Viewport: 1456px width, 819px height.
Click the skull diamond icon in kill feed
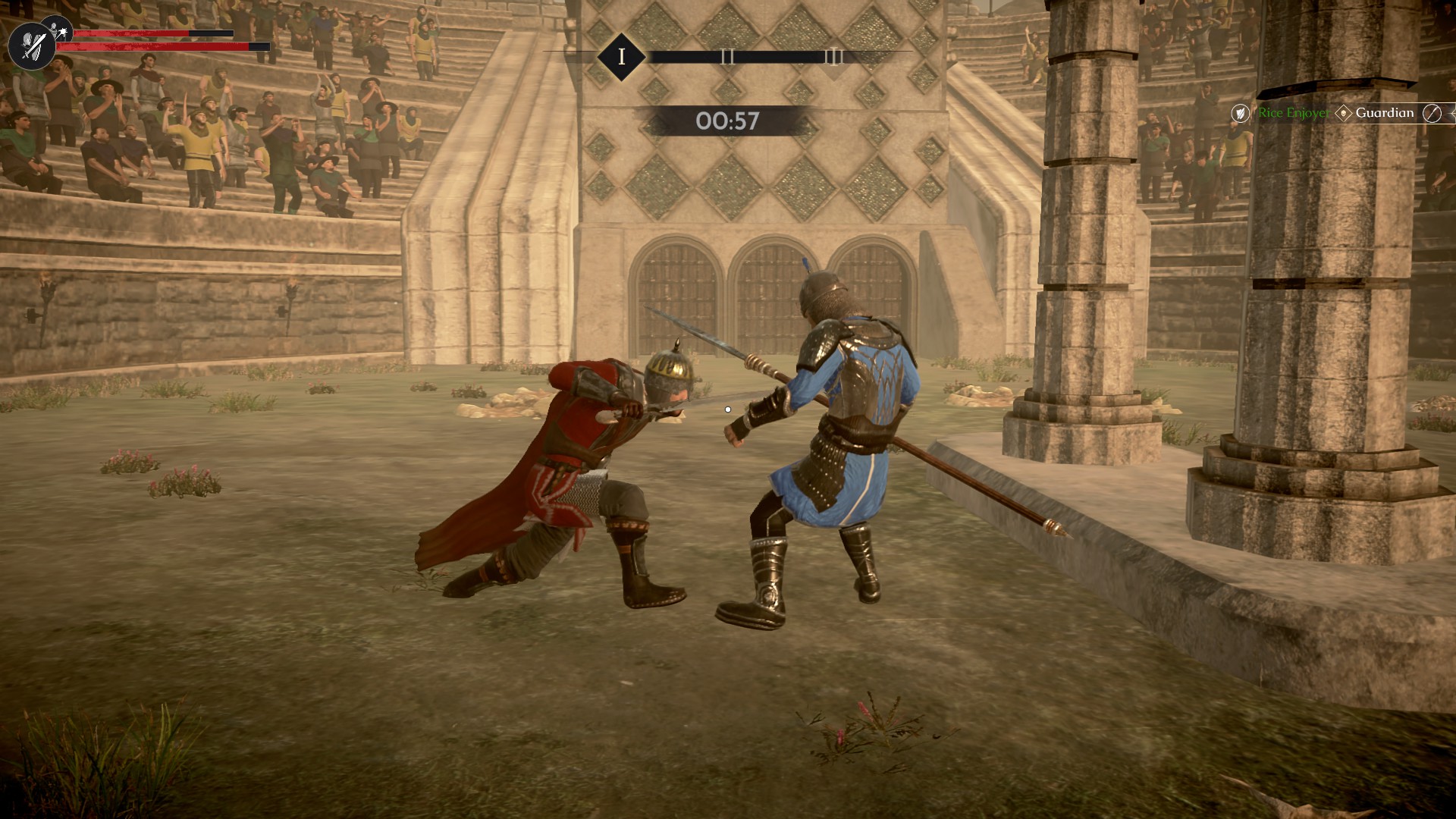[x=1343, y=114]
